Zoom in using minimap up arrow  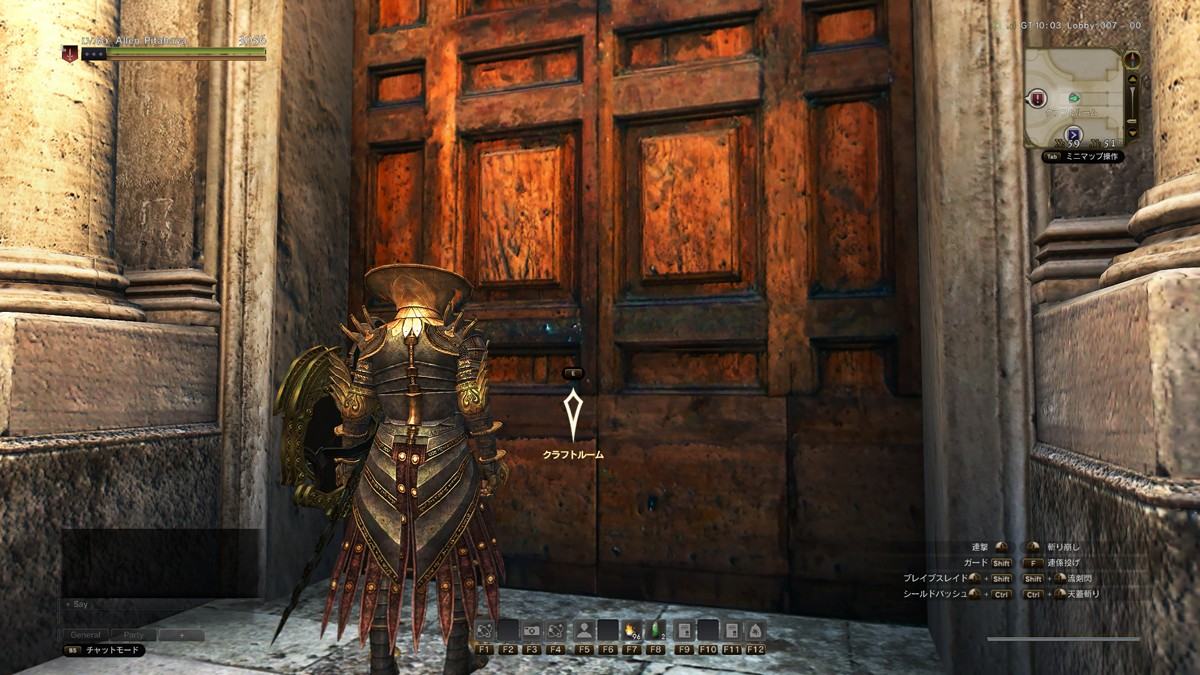pos(1132,79)
